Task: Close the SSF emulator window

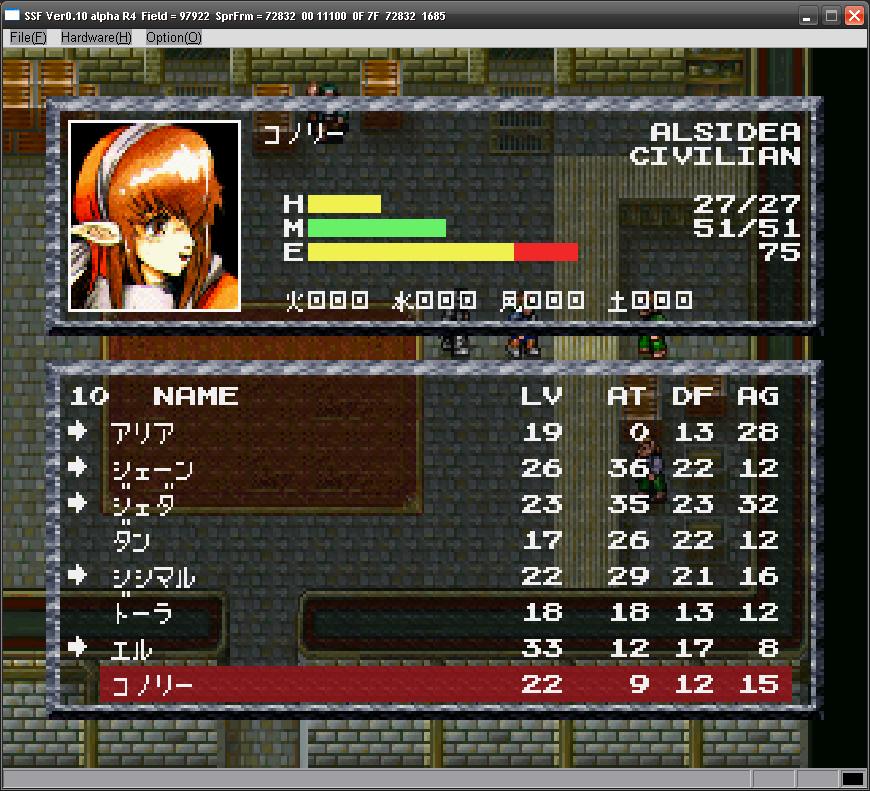Action: coord(854,16)
